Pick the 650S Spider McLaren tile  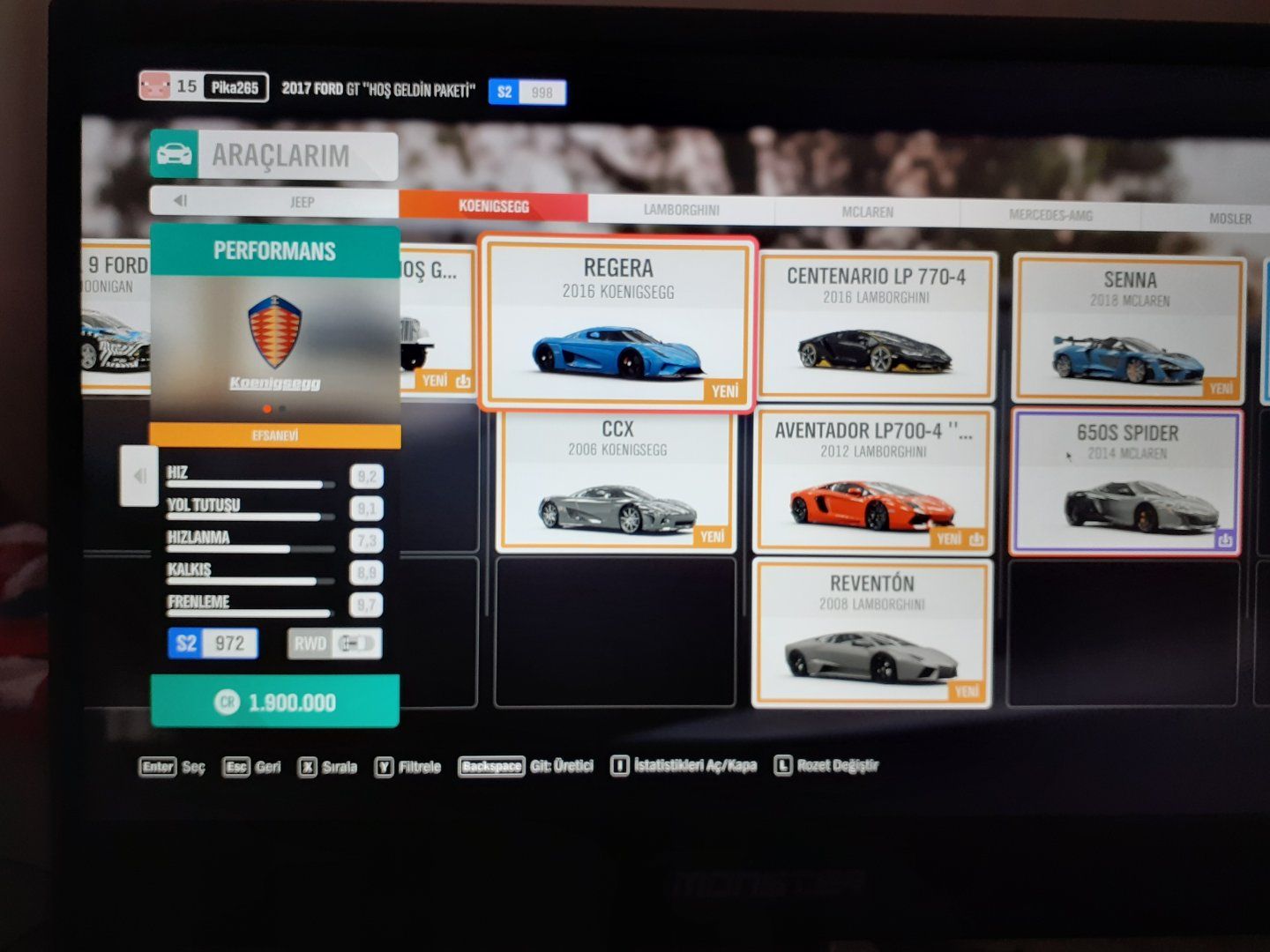coord(1126,482)
